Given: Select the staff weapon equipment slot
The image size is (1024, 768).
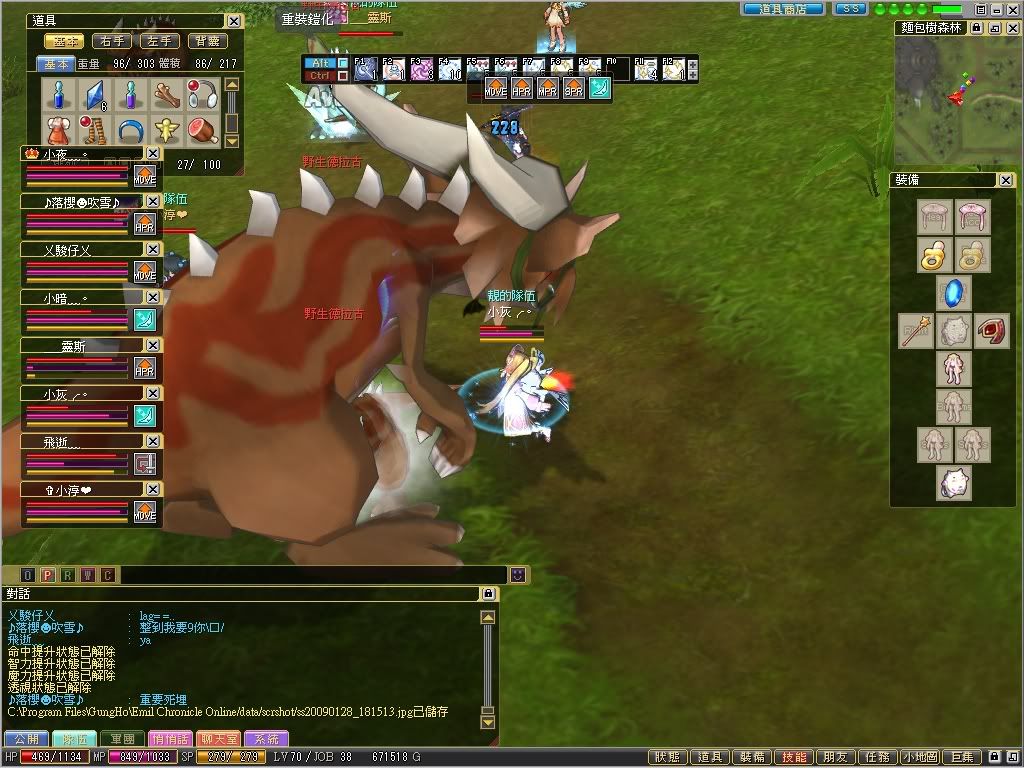Looking at the screenshot, I should coord(914,331).
